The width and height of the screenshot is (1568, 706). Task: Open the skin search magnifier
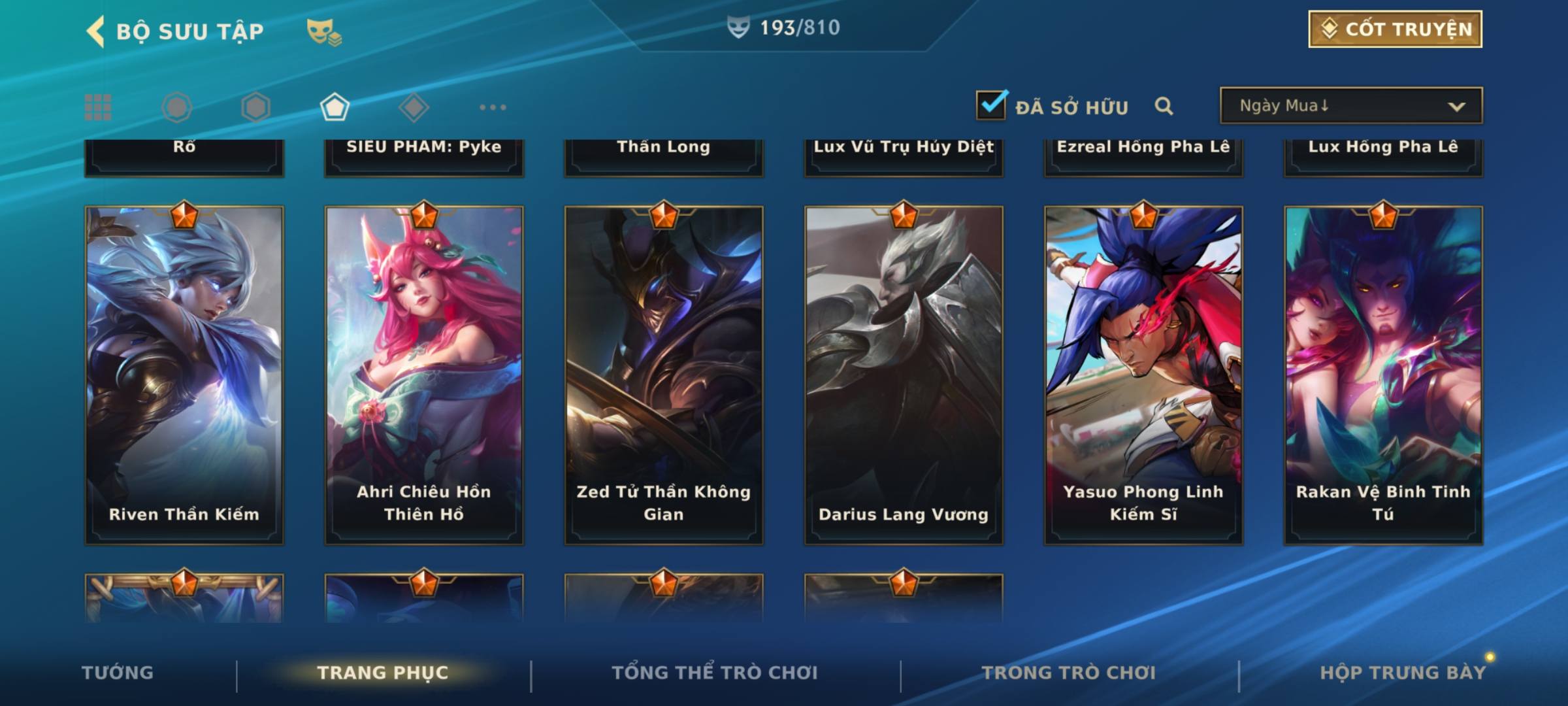[1164, 106]
